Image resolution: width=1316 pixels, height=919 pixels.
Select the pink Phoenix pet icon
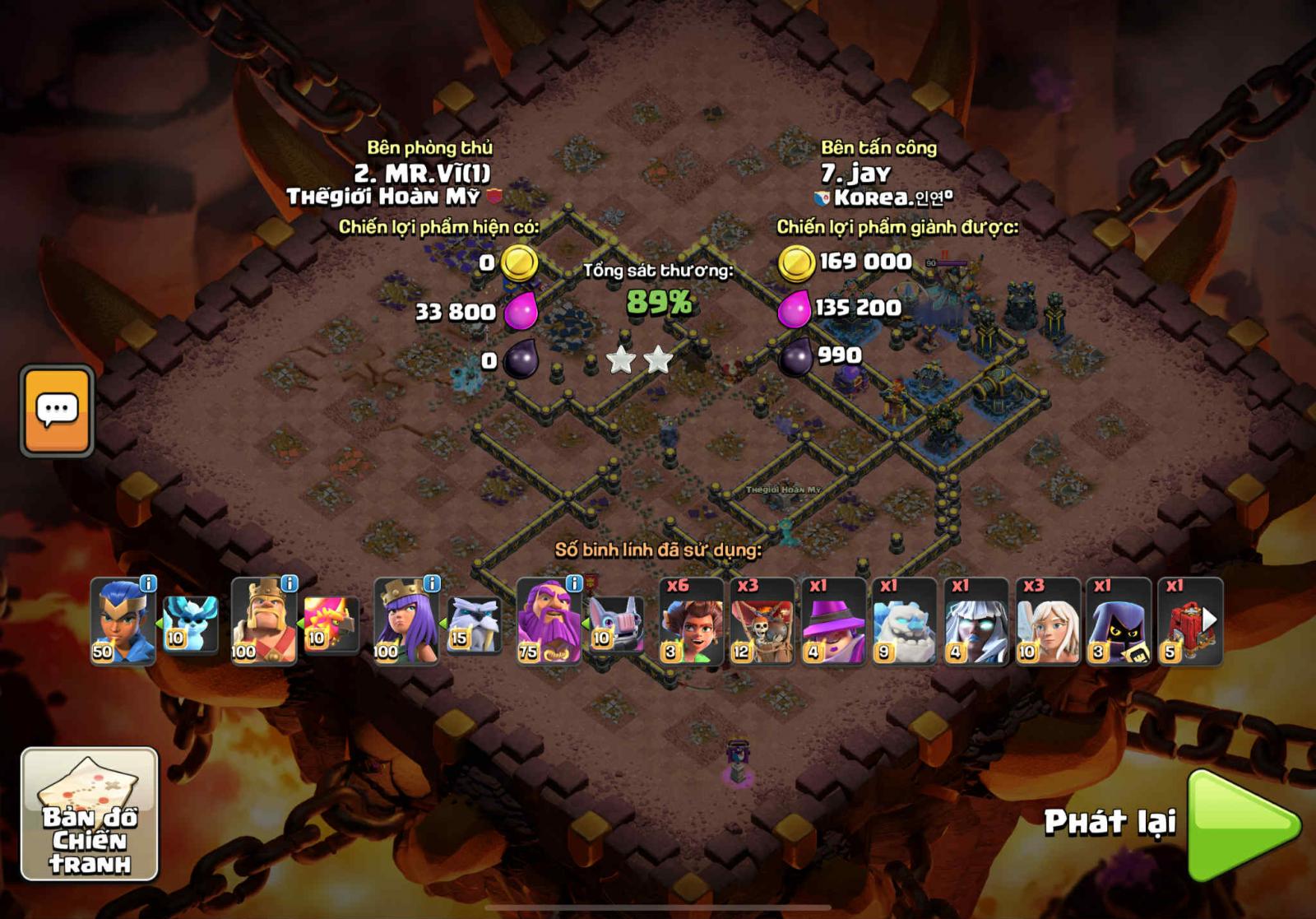tap(331, 625)
